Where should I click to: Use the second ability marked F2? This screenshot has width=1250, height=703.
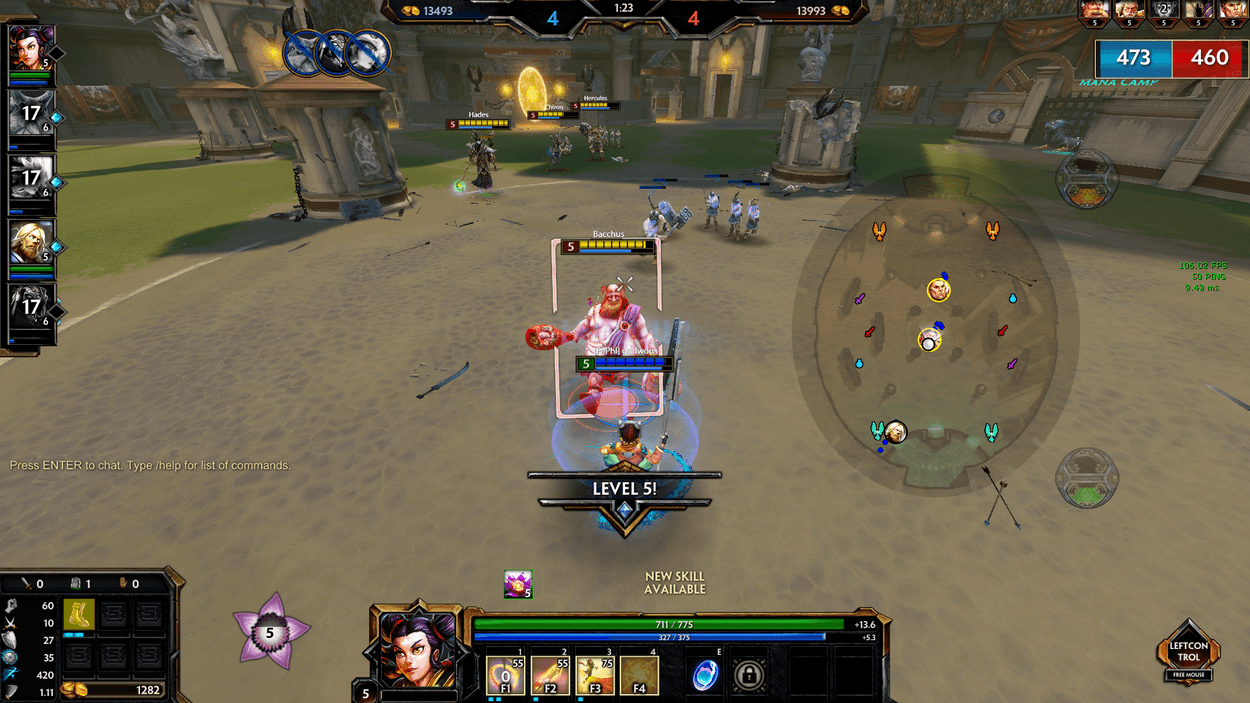click(x=550, y=675)
